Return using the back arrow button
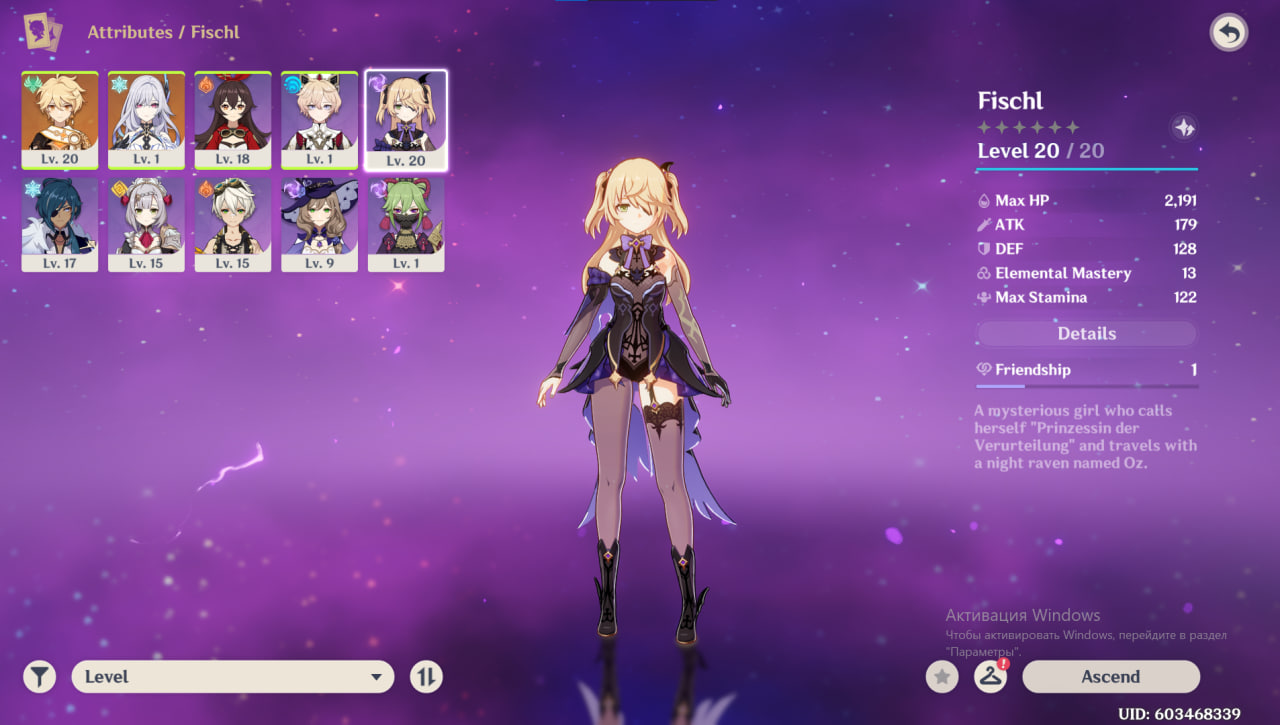1280x725 pixels. tap(1228, 33)
